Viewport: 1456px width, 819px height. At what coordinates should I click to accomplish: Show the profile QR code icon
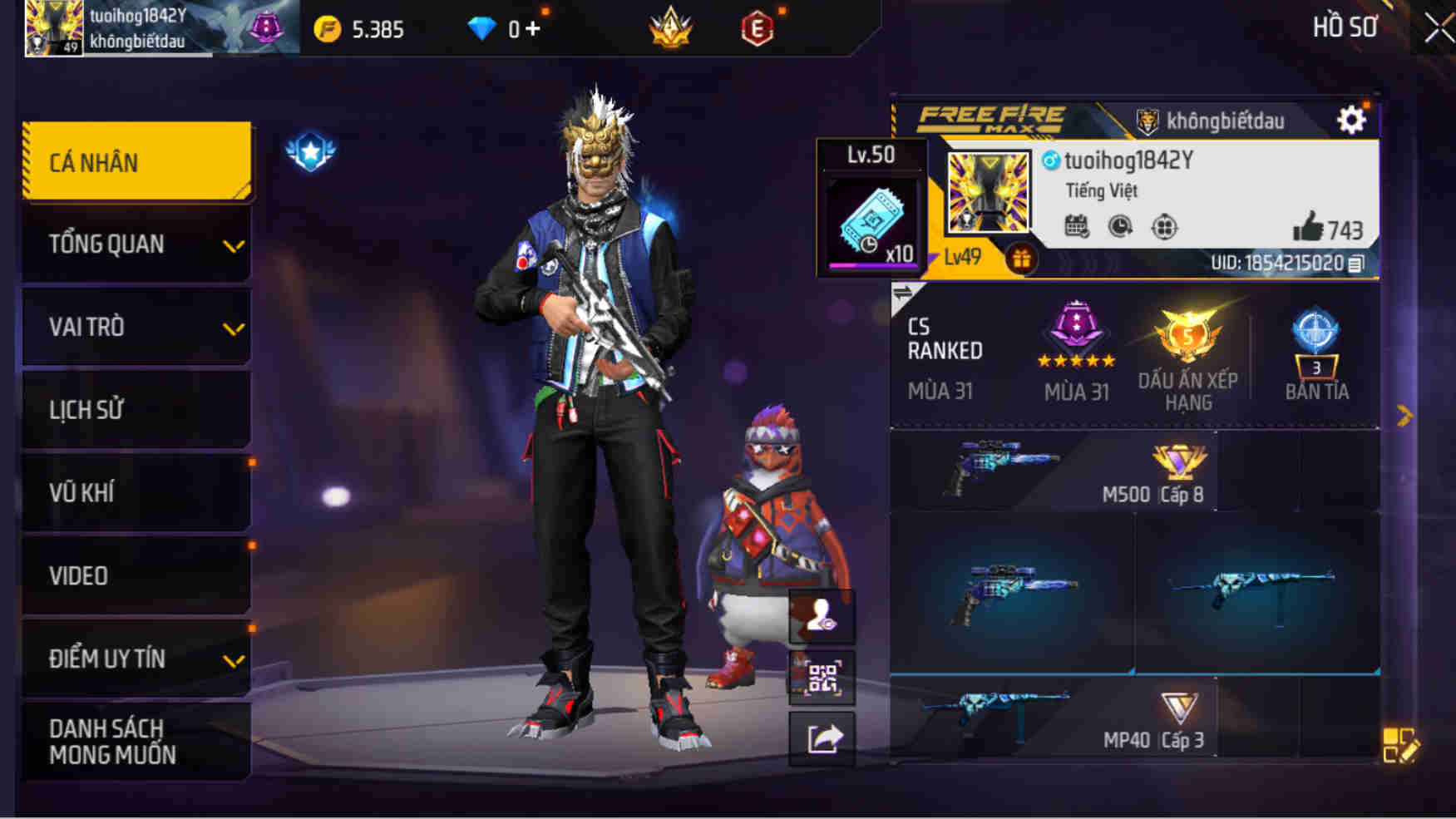821,678
